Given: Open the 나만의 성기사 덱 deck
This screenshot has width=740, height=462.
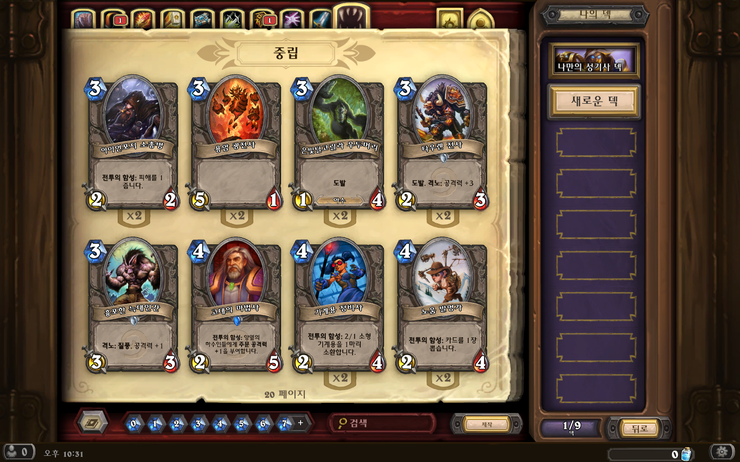Looking at the screenshot, I should tap(595, 61).
